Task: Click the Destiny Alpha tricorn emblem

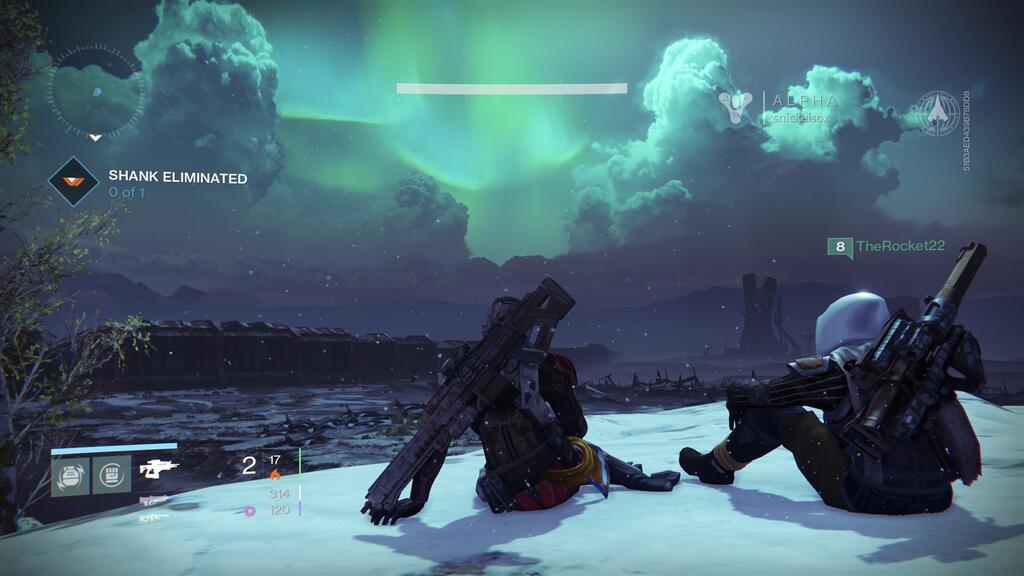Action: (735, 108)
